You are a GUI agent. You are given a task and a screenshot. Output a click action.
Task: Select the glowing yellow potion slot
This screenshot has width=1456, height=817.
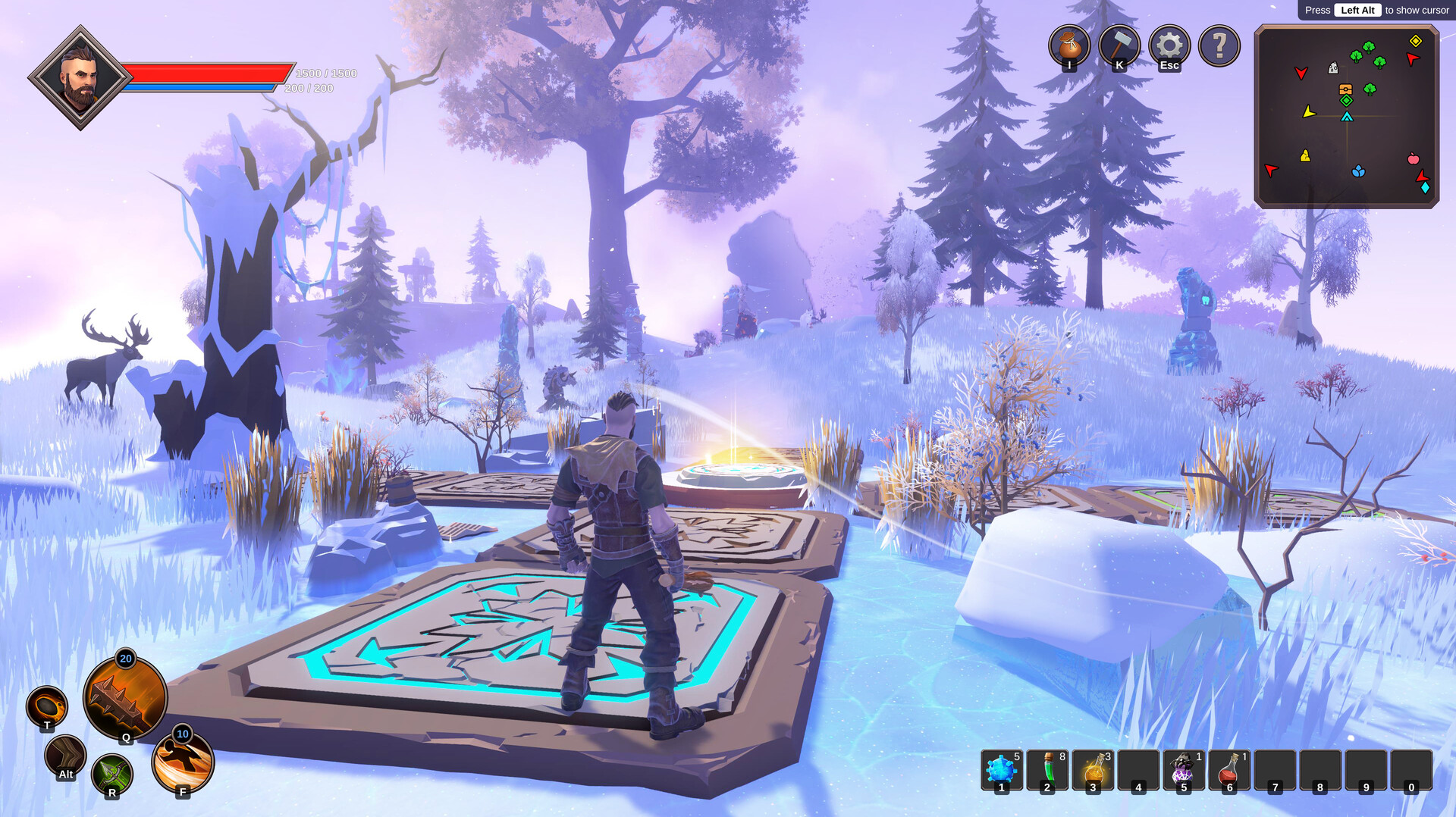1093,770
